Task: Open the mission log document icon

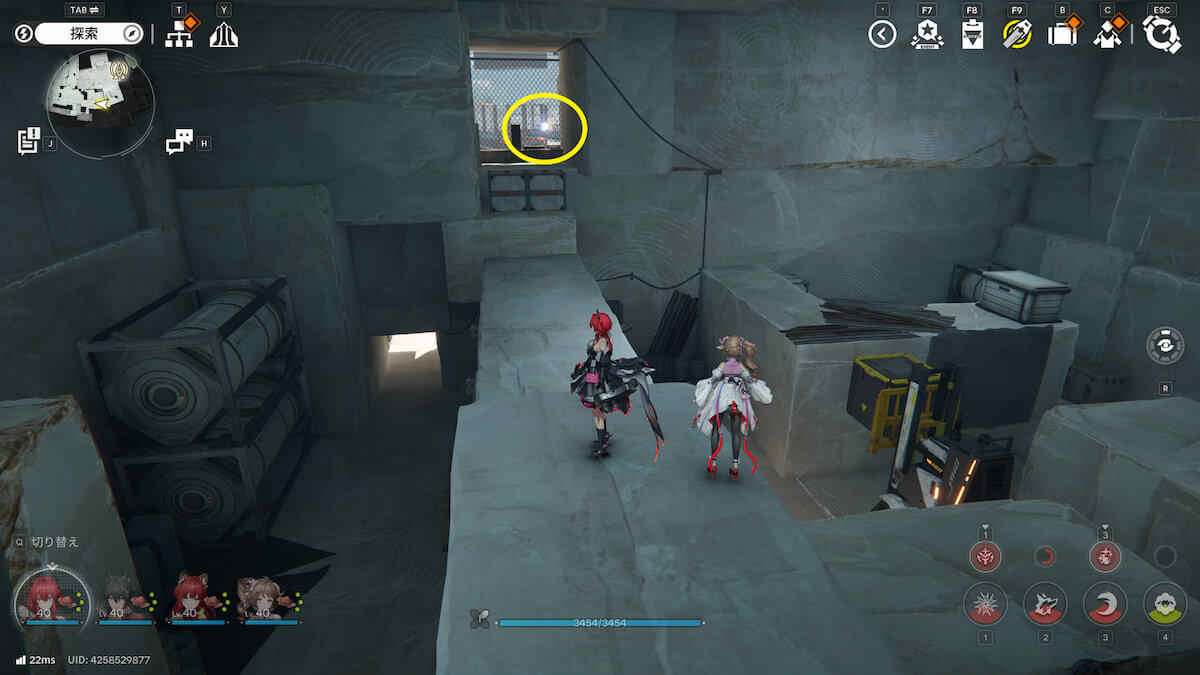Action: point(28,141)
